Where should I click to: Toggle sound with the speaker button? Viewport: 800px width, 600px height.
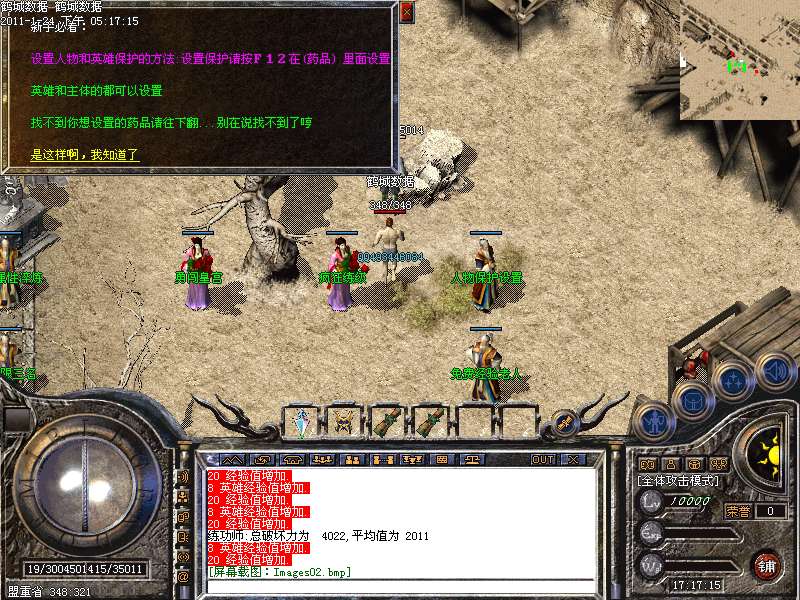[773, 367]
